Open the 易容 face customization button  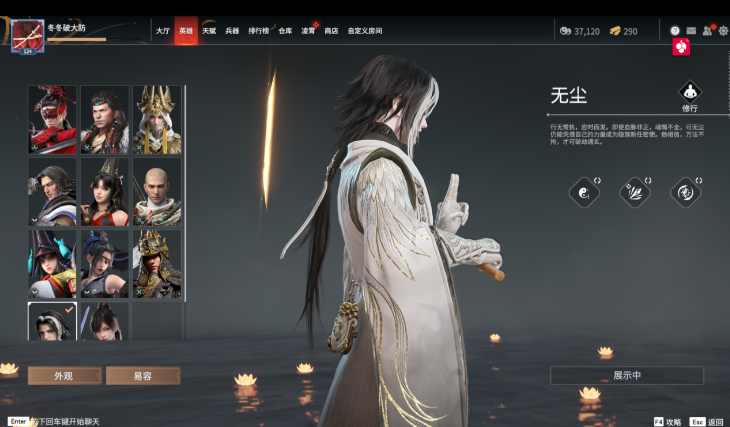(x=143, y=375)
